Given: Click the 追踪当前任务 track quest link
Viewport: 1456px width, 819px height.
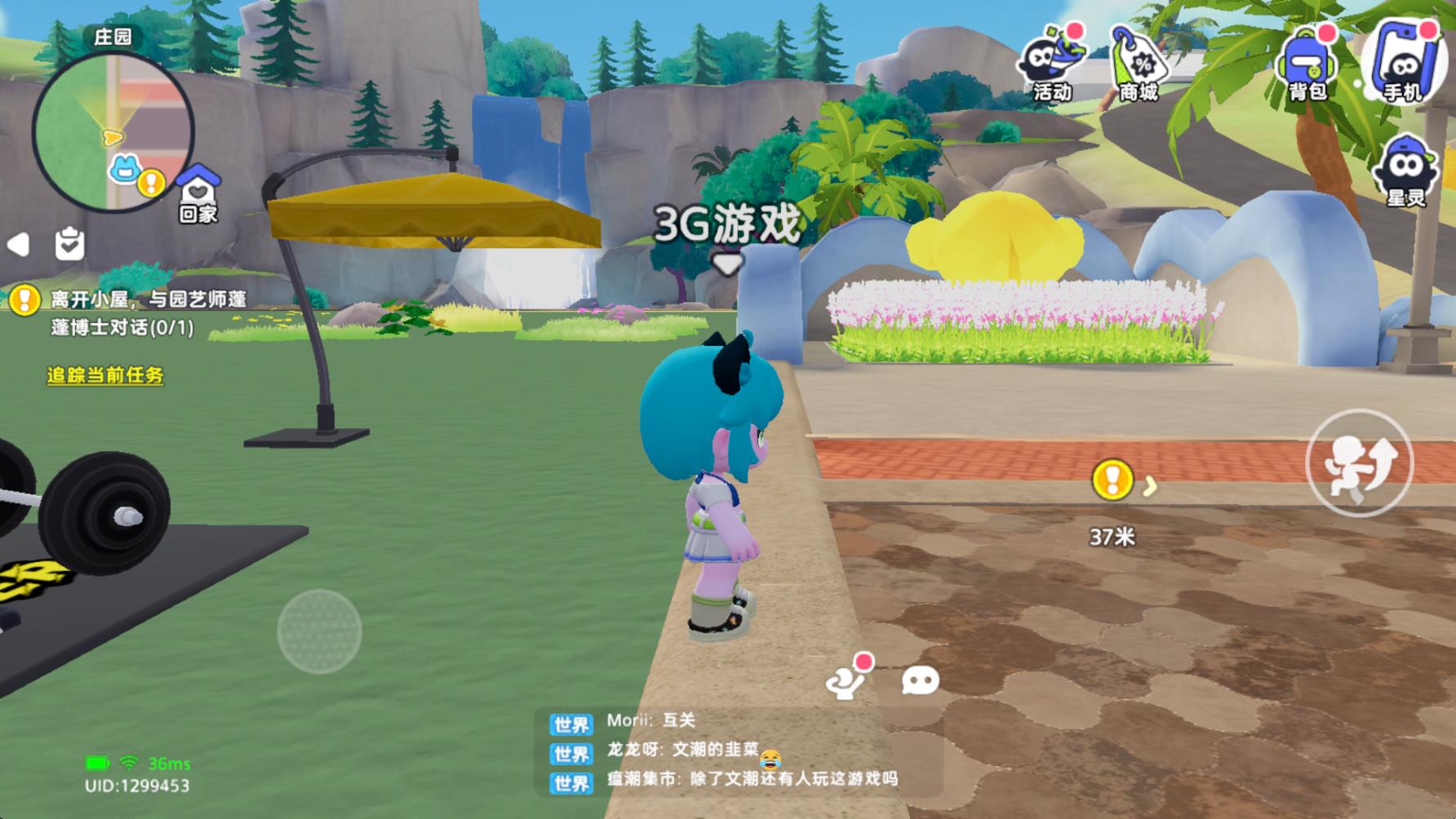Looking at the screenshot, I should [104, 376].
